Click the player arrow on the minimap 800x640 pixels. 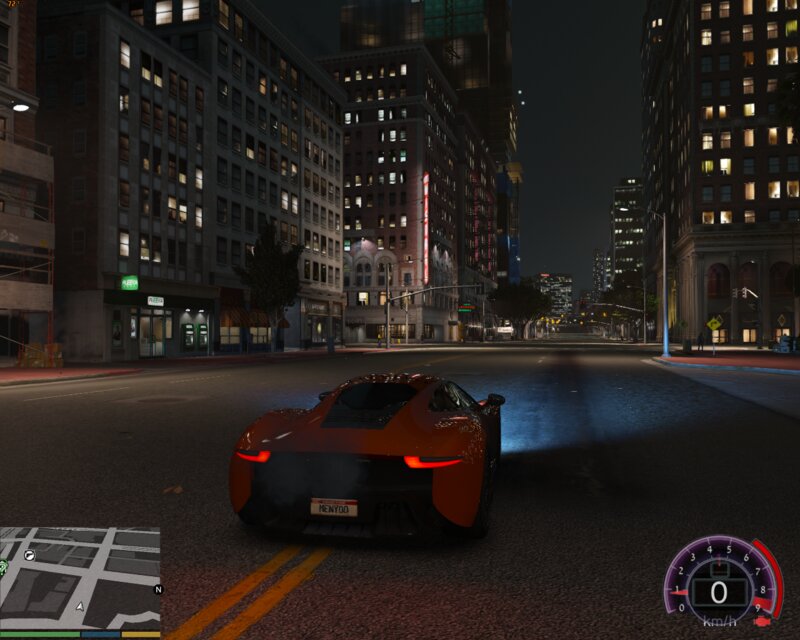coord(79,606)
